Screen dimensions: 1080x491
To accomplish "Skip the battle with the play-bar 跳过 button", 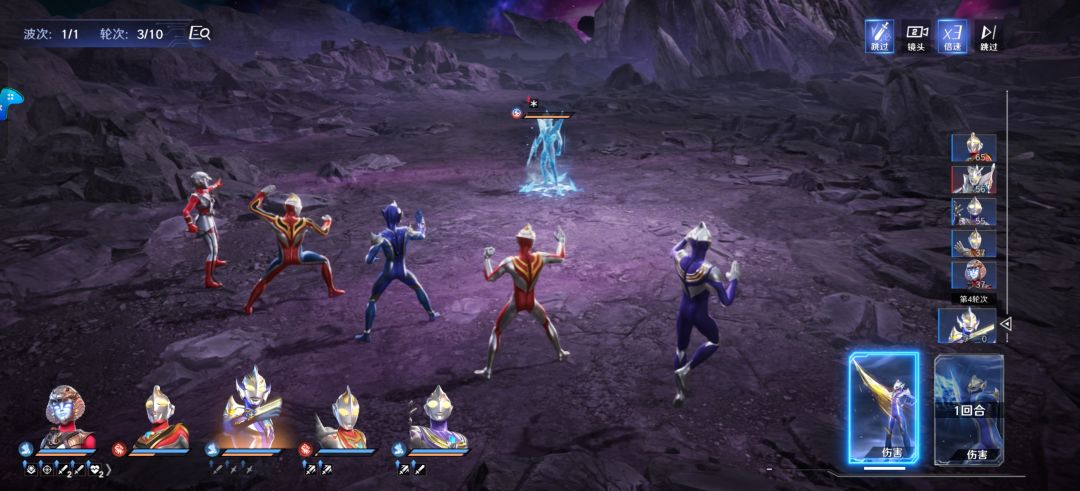I will (988, 36).
